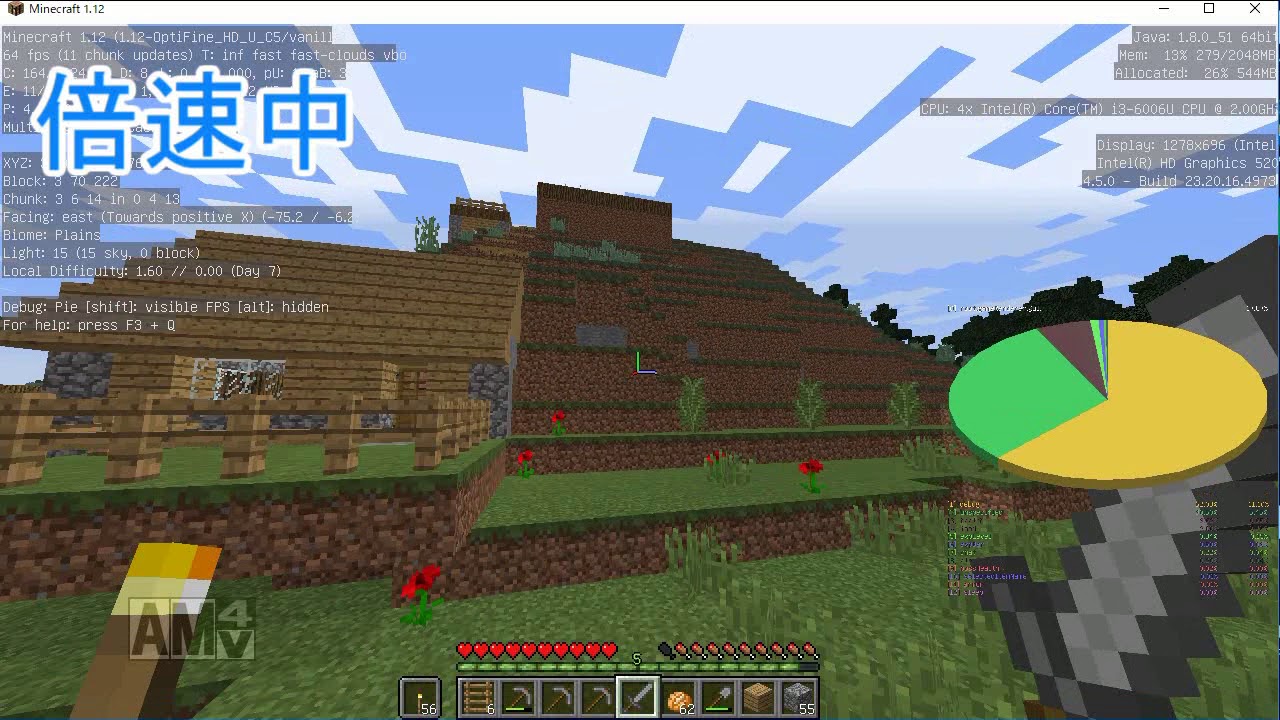The image size is (1280, 720).
Task: Click the torch stack in the offhand slot
Action: tap(420, 695)
